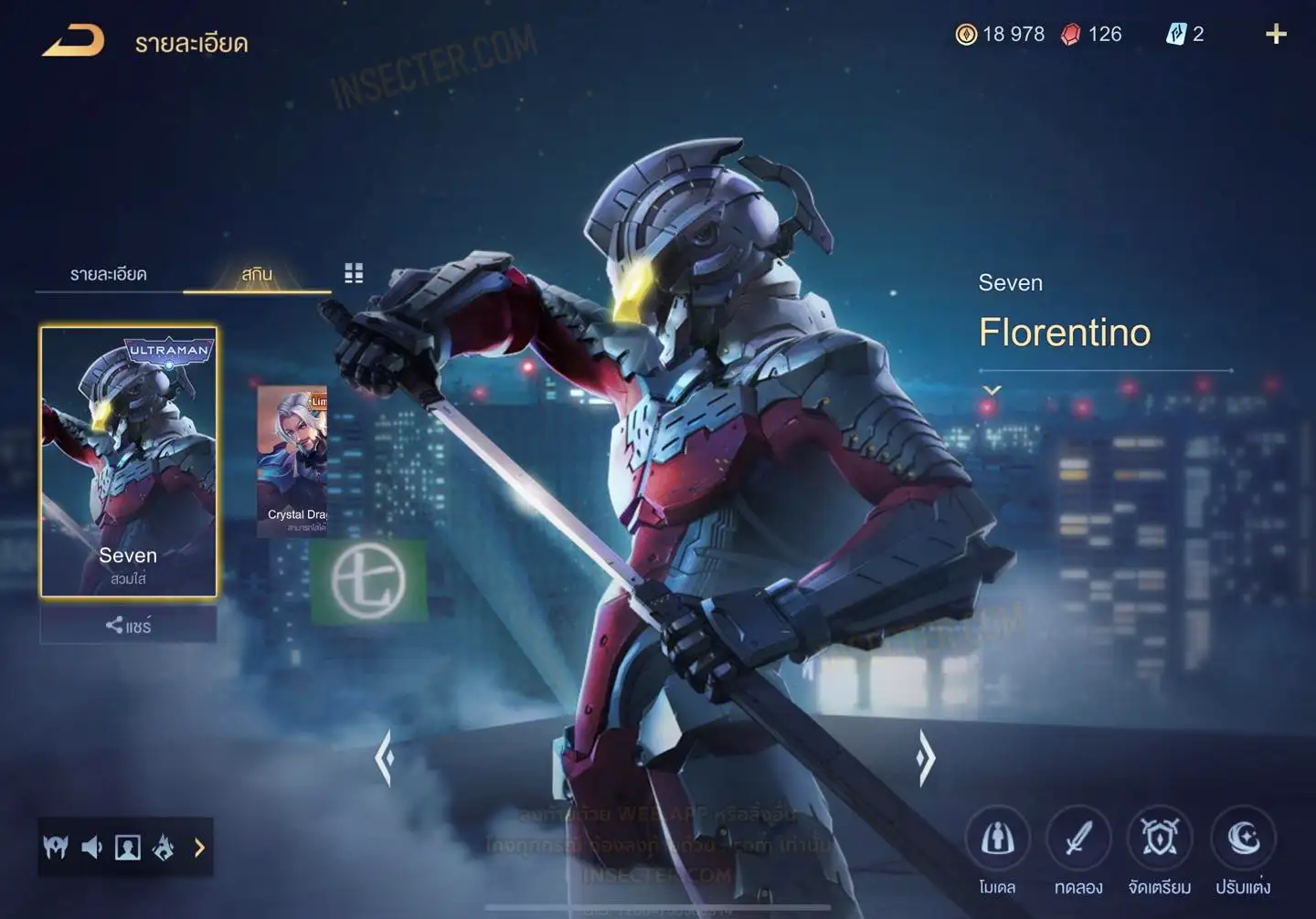Show the next hero with right arrow

[x=925, y=757]
